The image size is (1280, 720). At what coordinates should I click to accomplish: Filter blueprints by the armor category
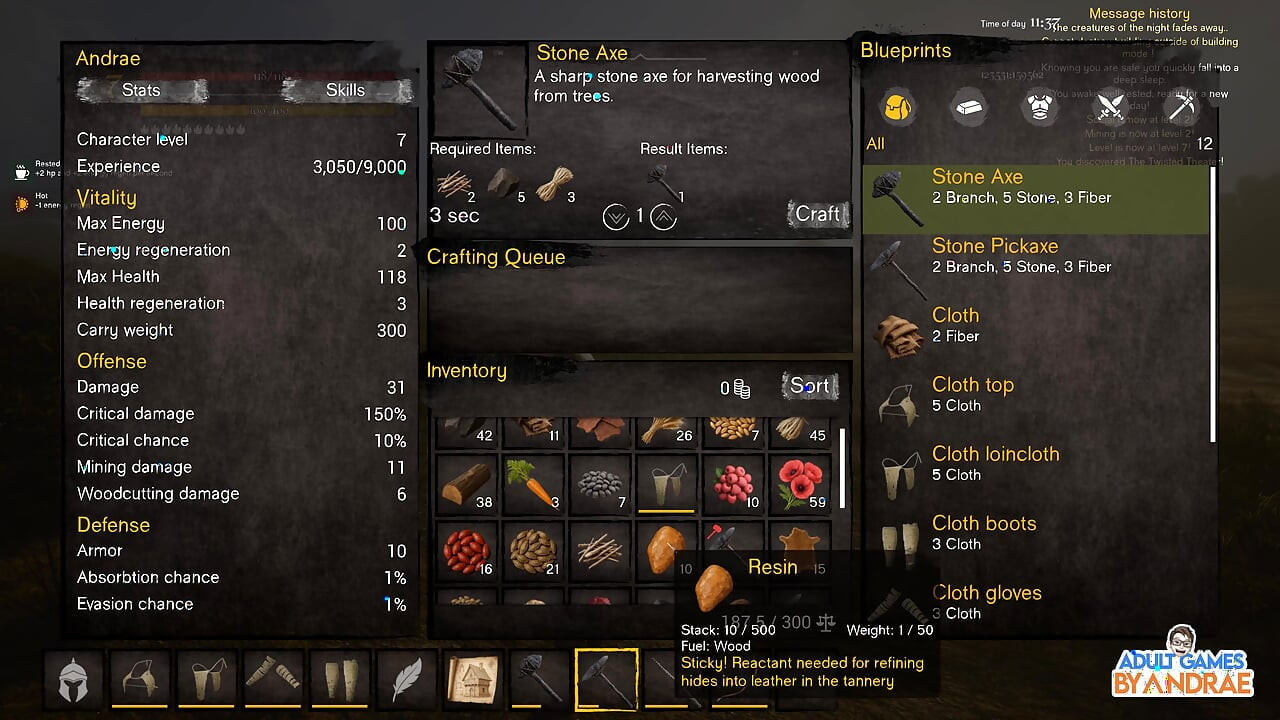tap(1040, 107)
